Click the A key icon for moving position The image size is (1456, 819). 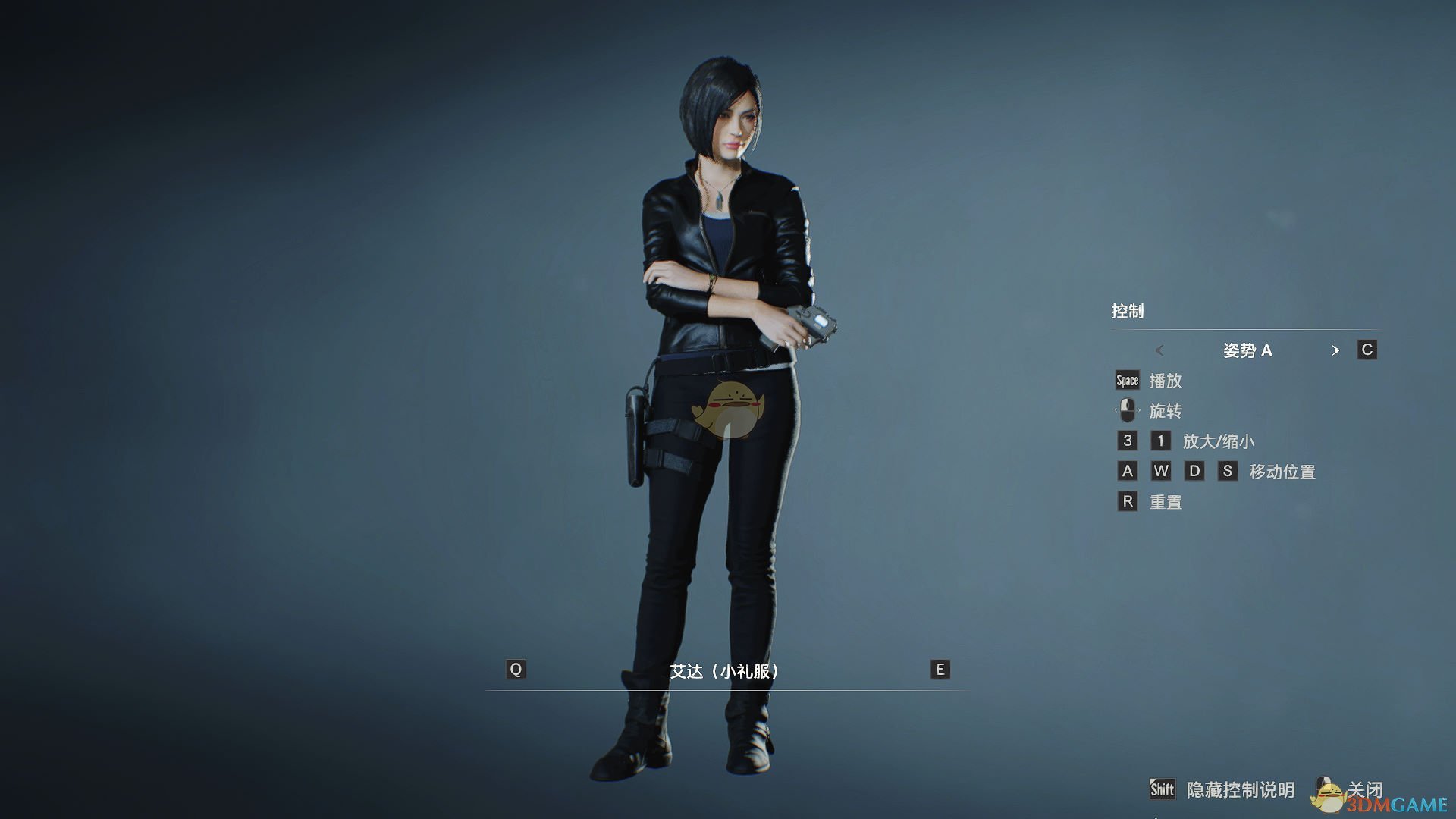click(1128, 471)
